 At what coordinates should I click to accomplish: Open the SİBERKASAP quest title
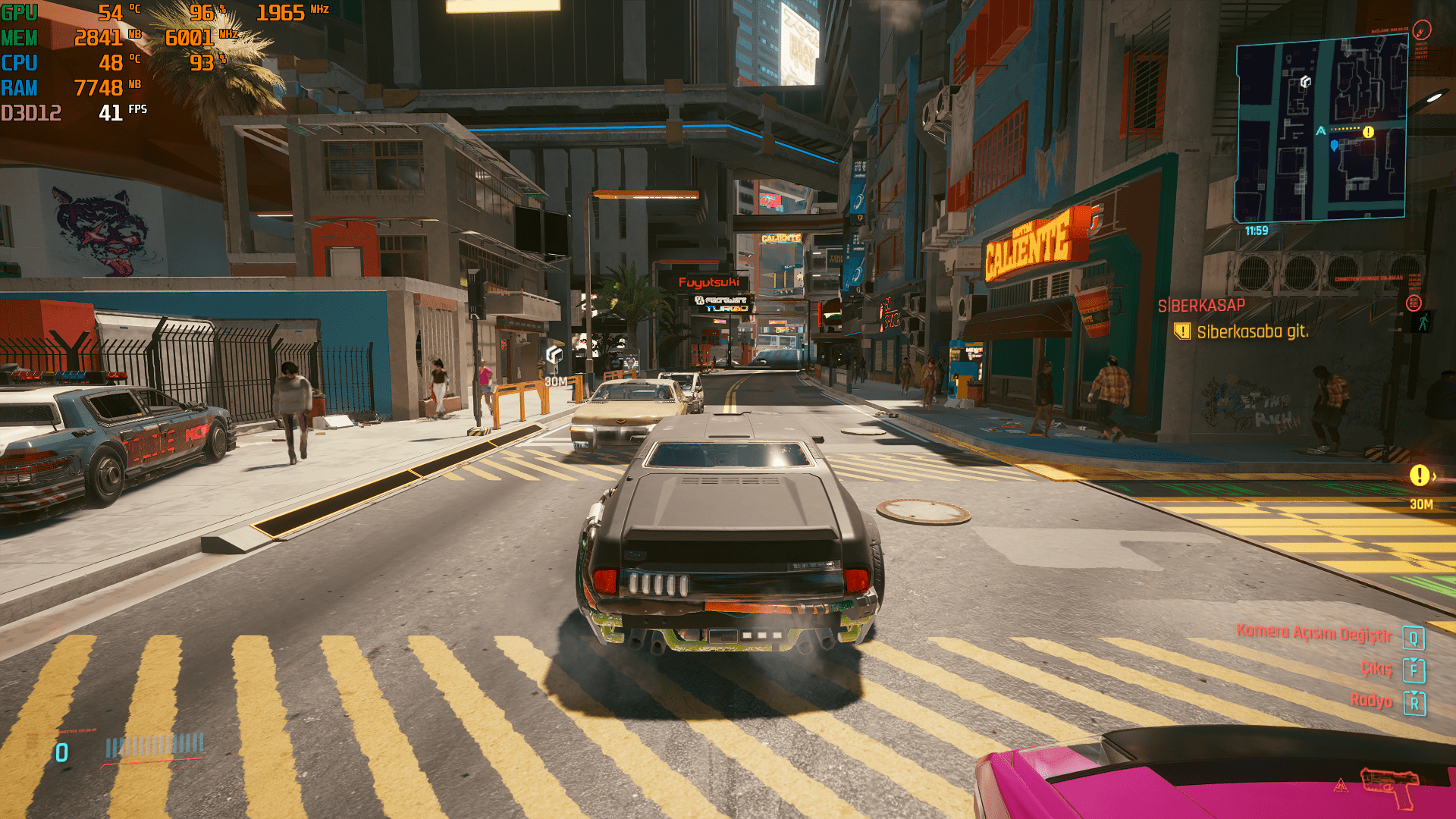coord(1201,306)
